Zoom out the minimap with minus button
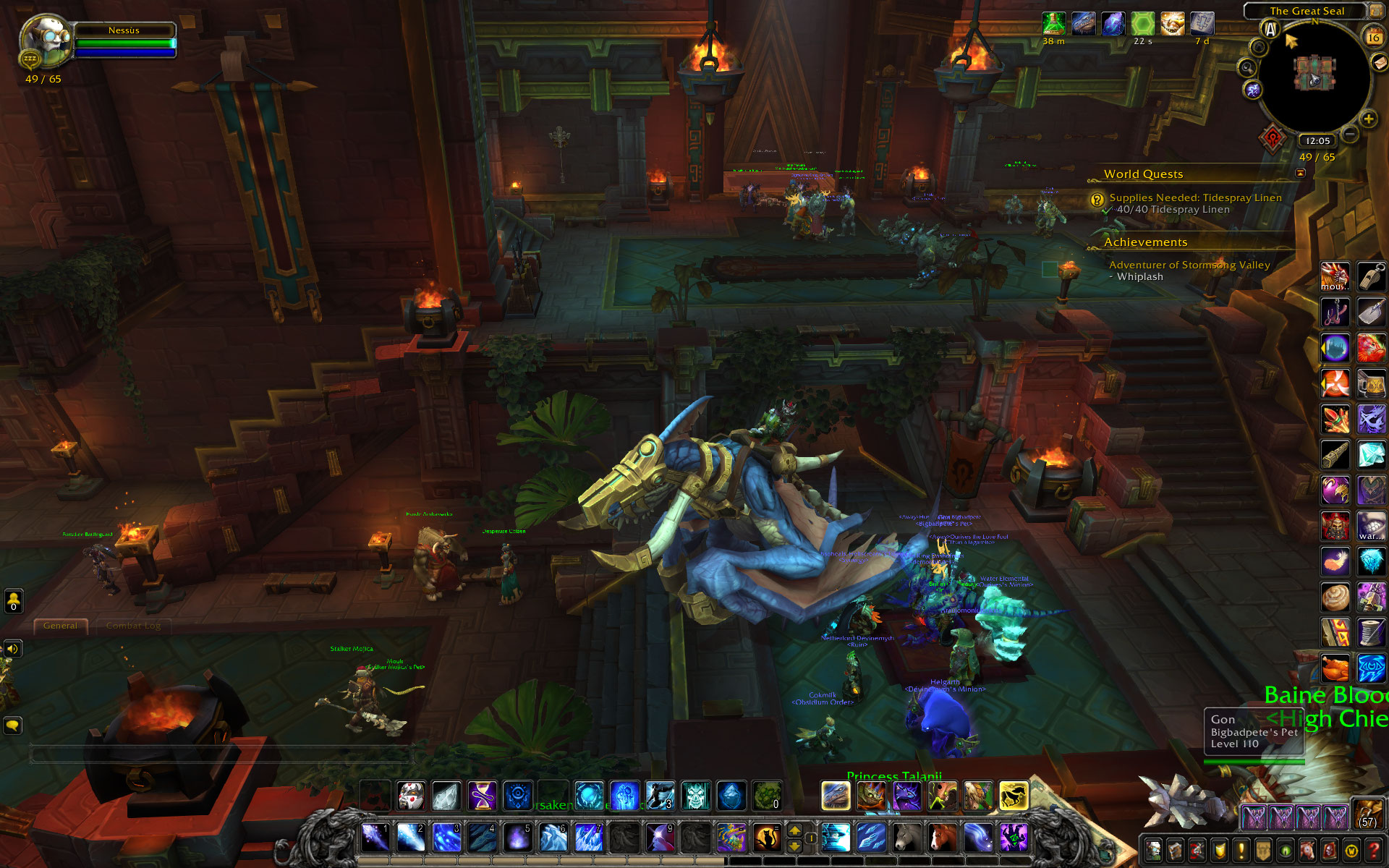1389x868 pixels. coord(1349,134)
